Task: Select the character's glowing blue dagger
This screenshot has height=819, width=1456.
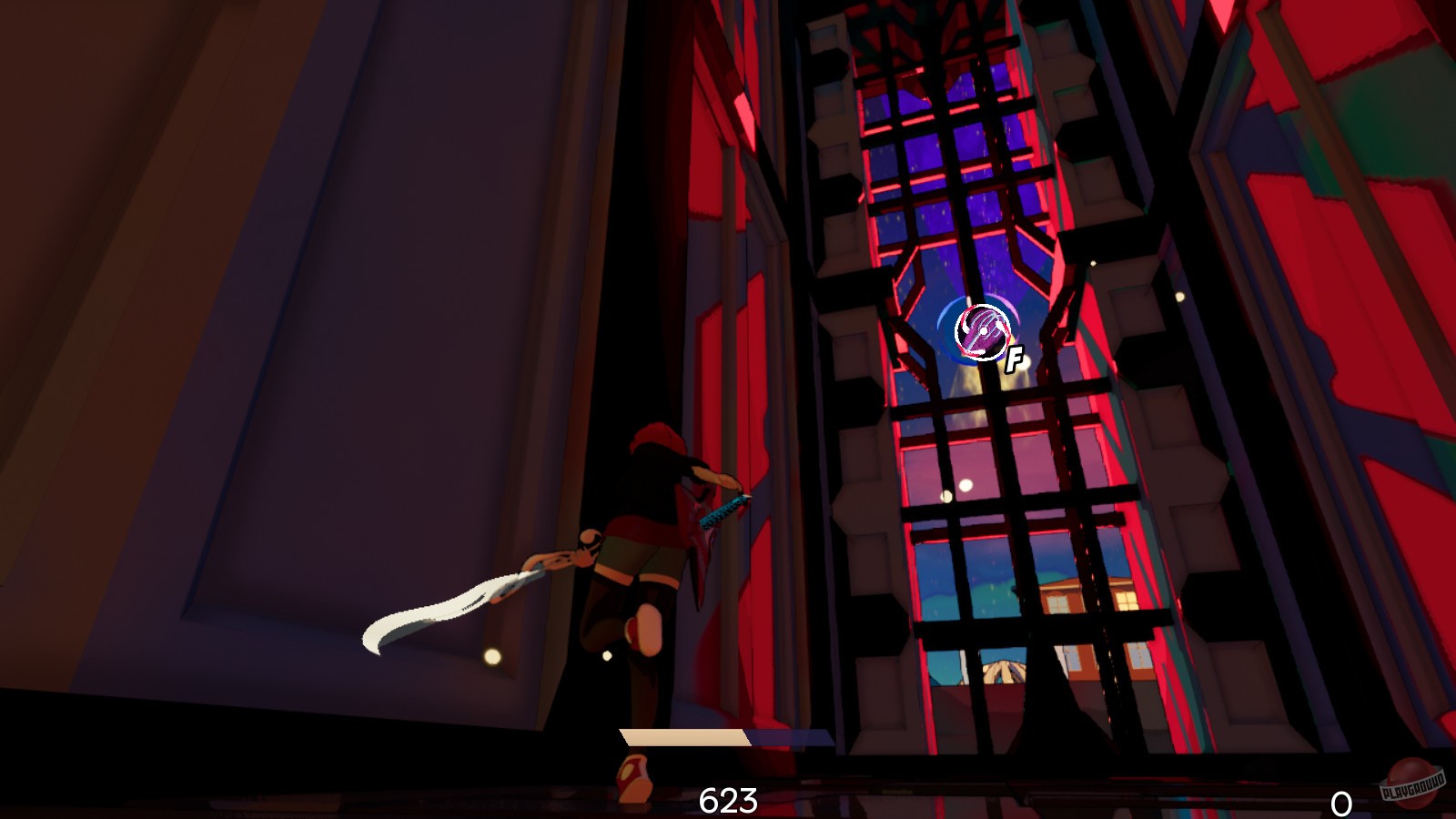Action: pos(723,510)
